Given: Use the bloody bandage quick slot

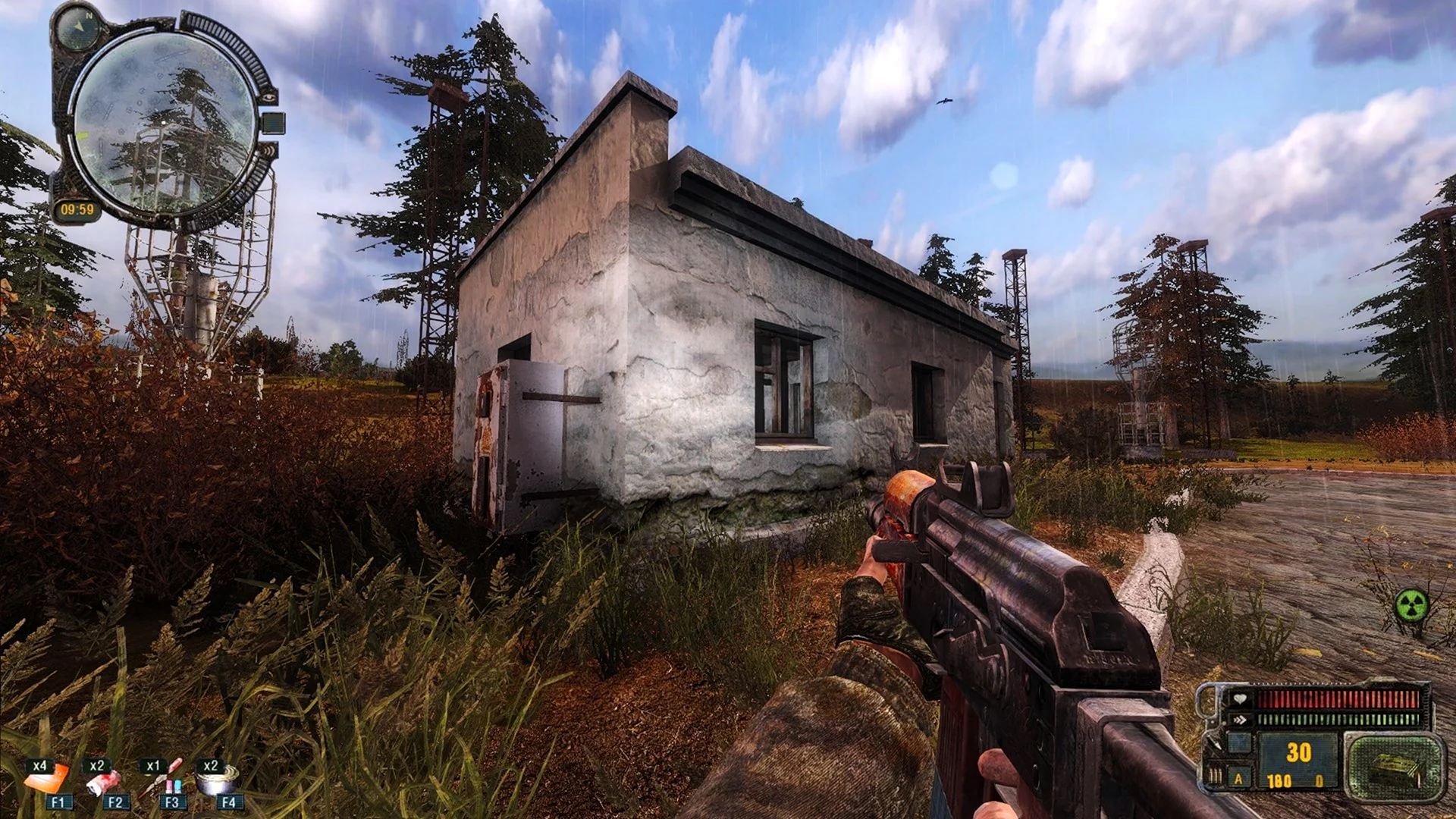Looking at the screenshot, I should (x=104, y=781).
